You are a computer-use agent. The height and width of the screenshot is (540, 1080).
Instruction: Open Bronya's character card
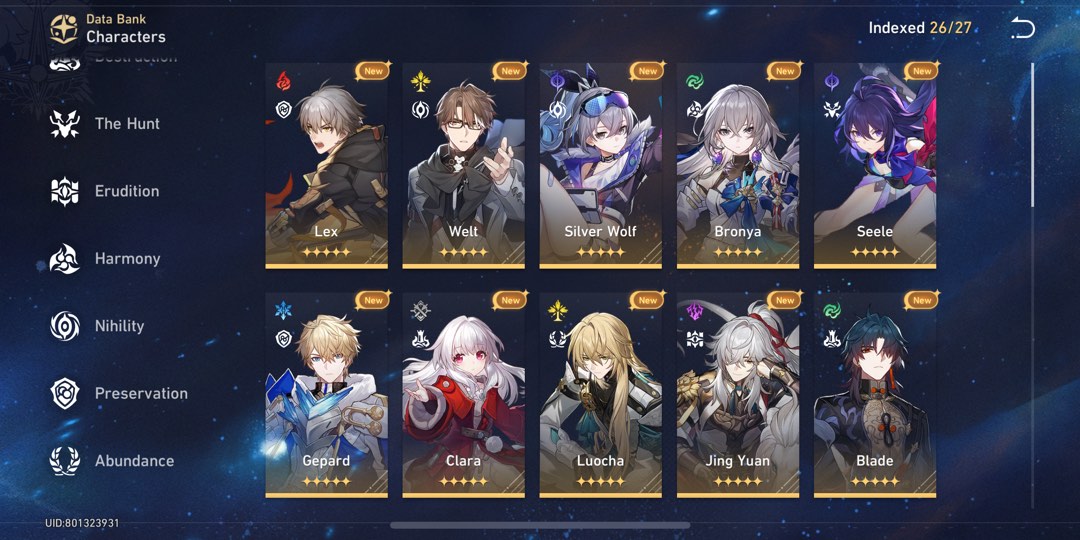737,165
